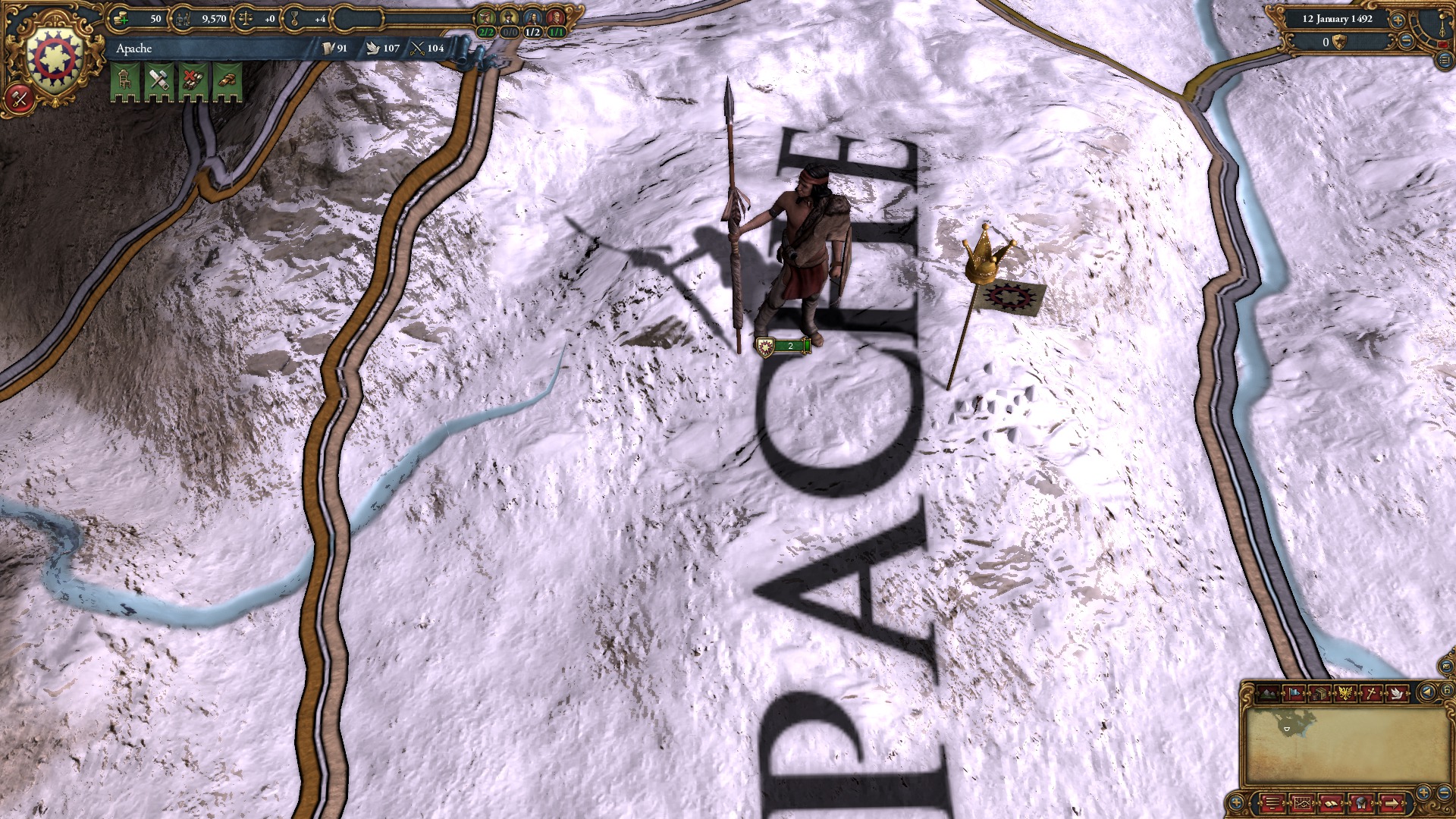The width and height of the screenshot is (1456, 819).
Task: Toggle the minimap lock padlock button
Action: [1447, 691]
